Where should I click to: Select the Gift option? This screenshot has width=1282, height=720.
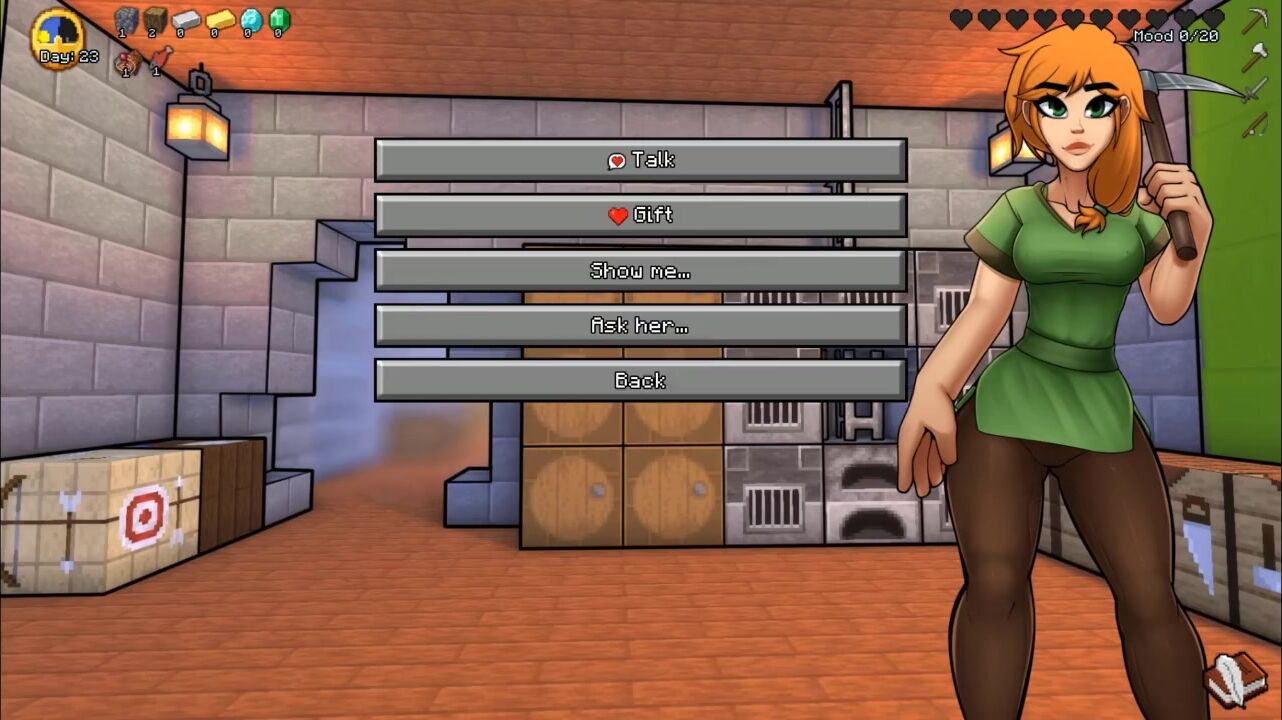point(640,215)
